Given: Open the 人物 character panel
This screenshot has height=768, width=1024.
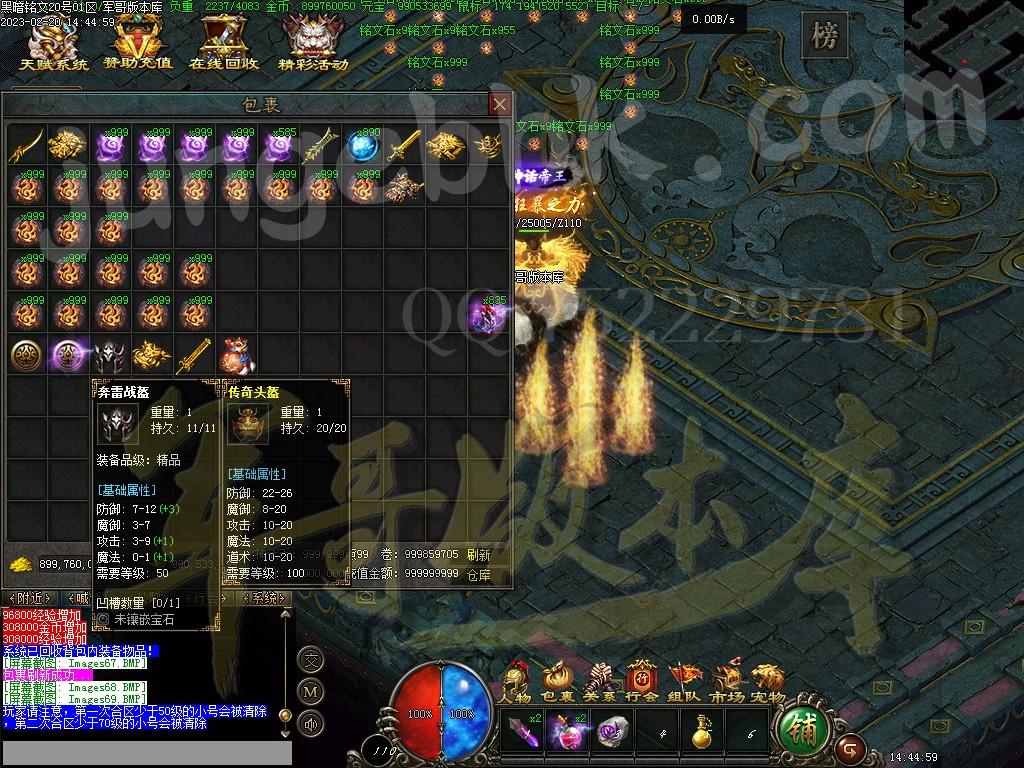Looking at the screenshot, I should tap(516, 684).
